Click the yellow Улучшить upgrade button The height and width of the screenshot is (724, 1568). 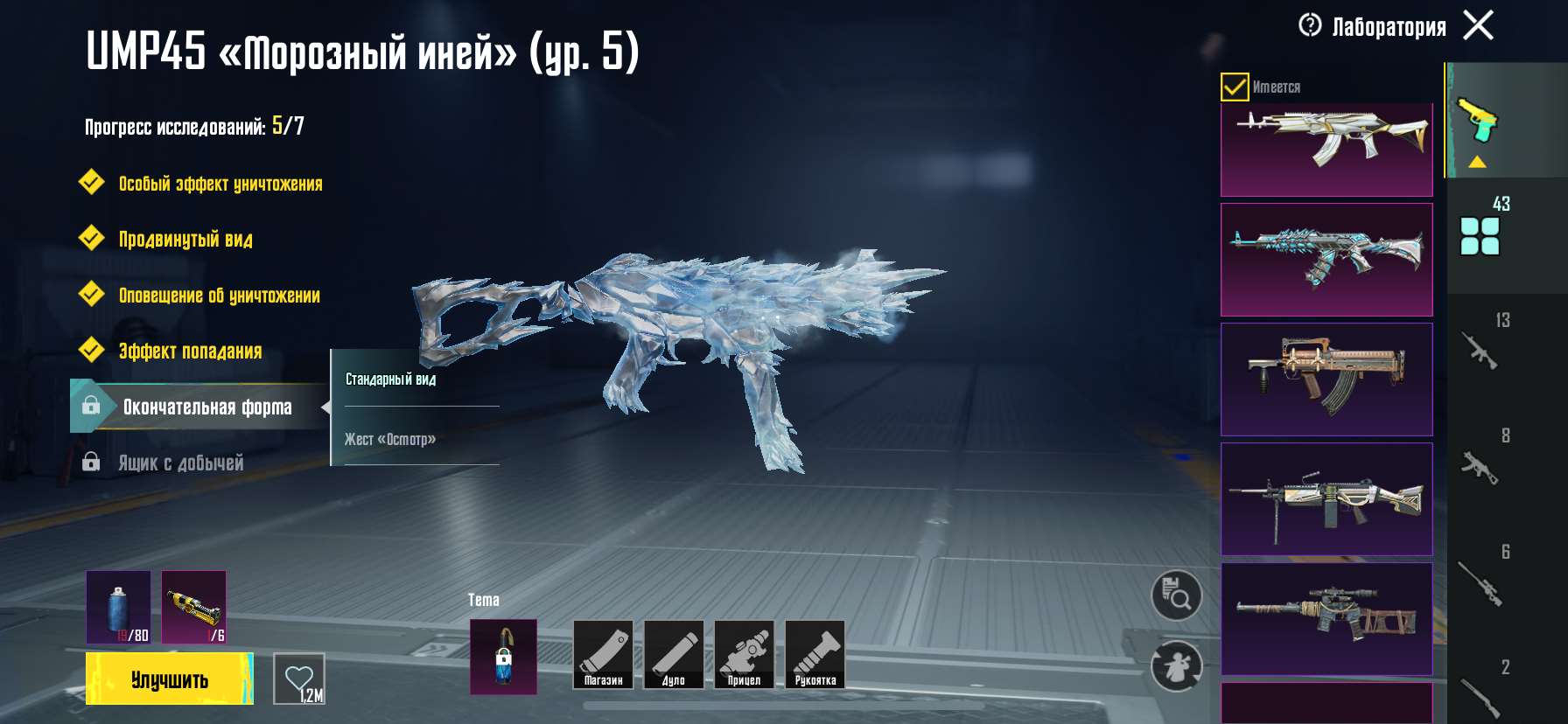pyautogui.click(x=169, y=679)
